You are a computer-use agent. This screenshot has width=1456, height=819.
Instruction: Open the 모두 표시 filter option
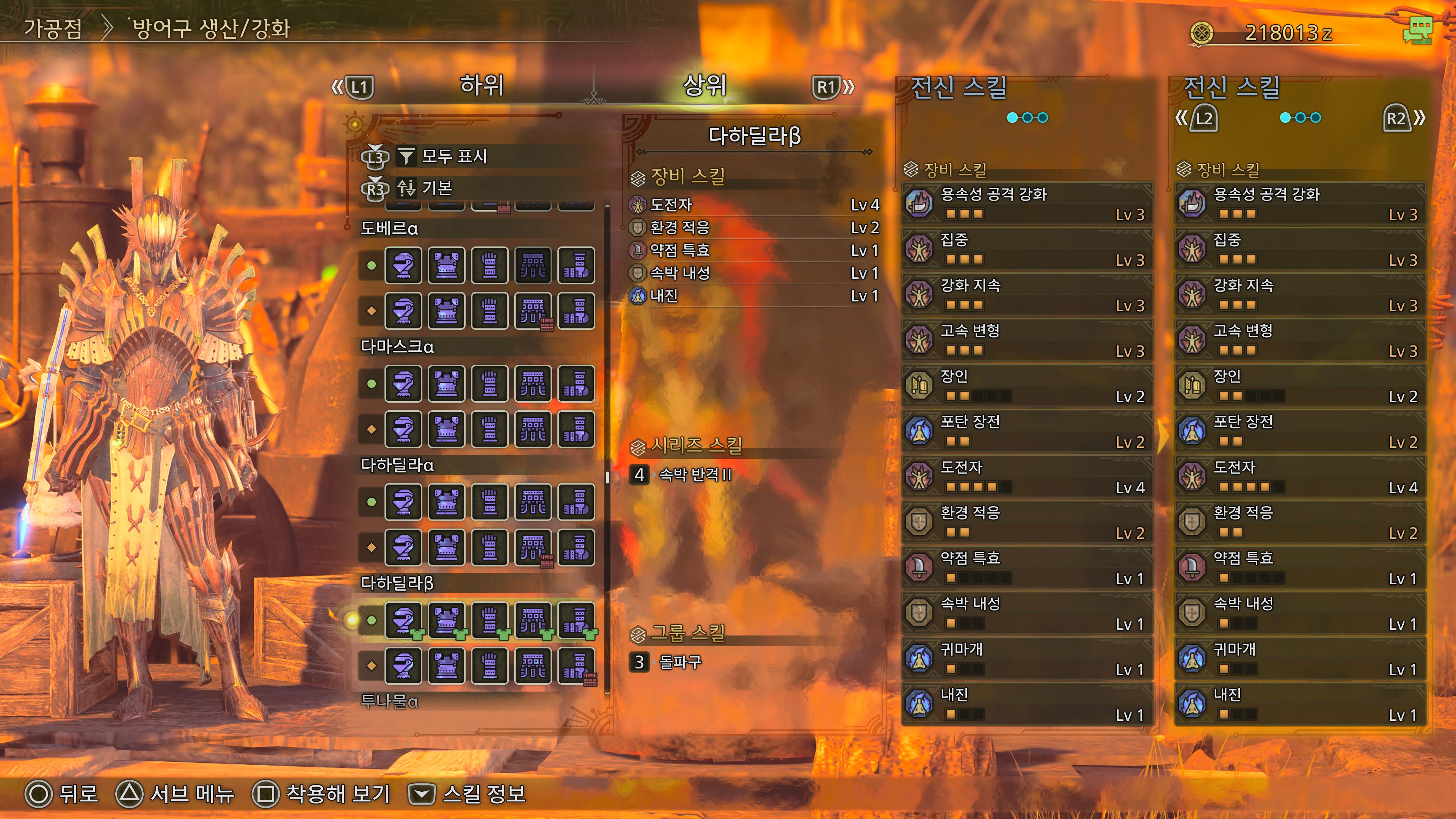[x=454, y=156]
